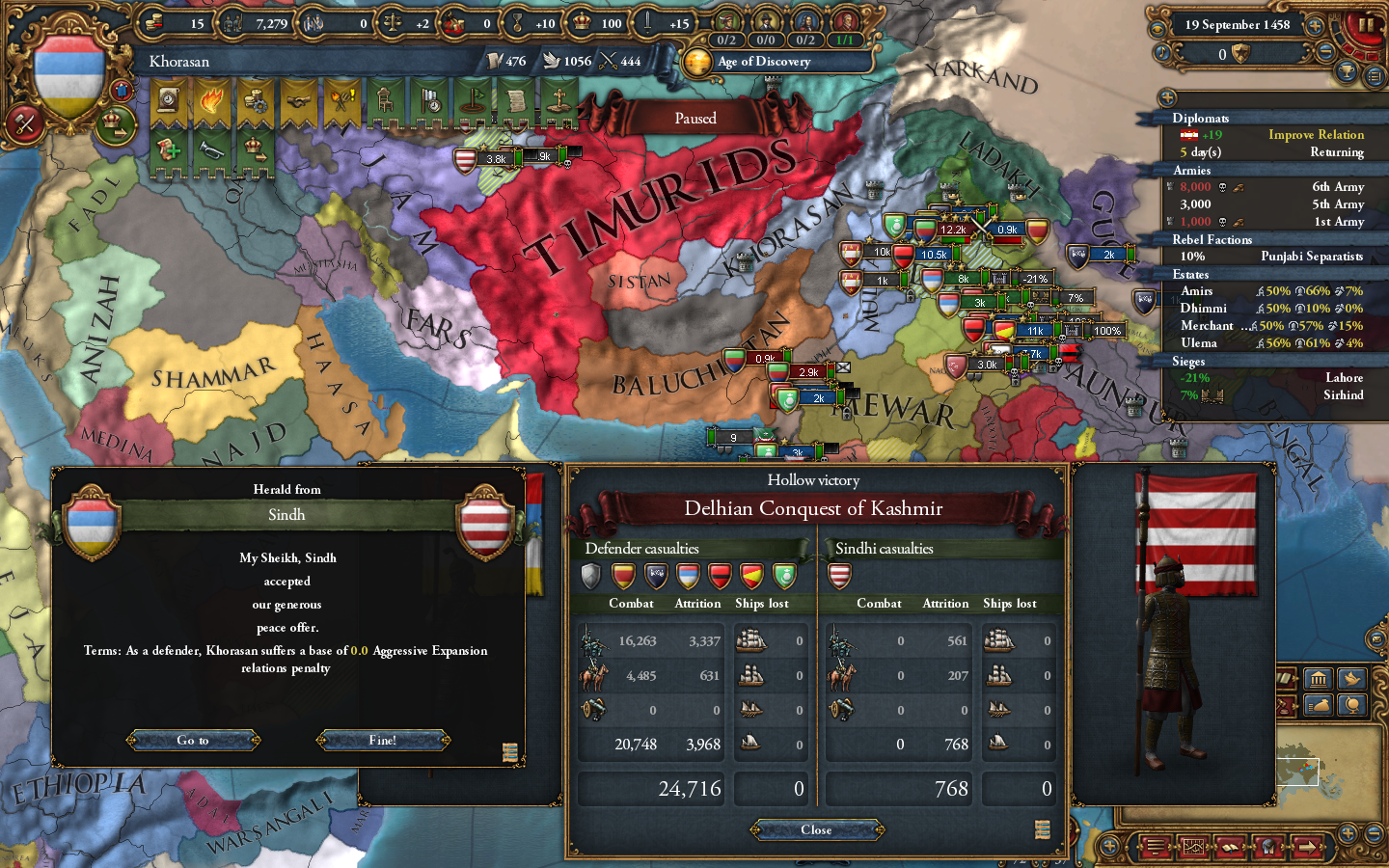The image size is (1389, 868).
Task: Increase game speed with the plus button
Action: pos(1315,26)
